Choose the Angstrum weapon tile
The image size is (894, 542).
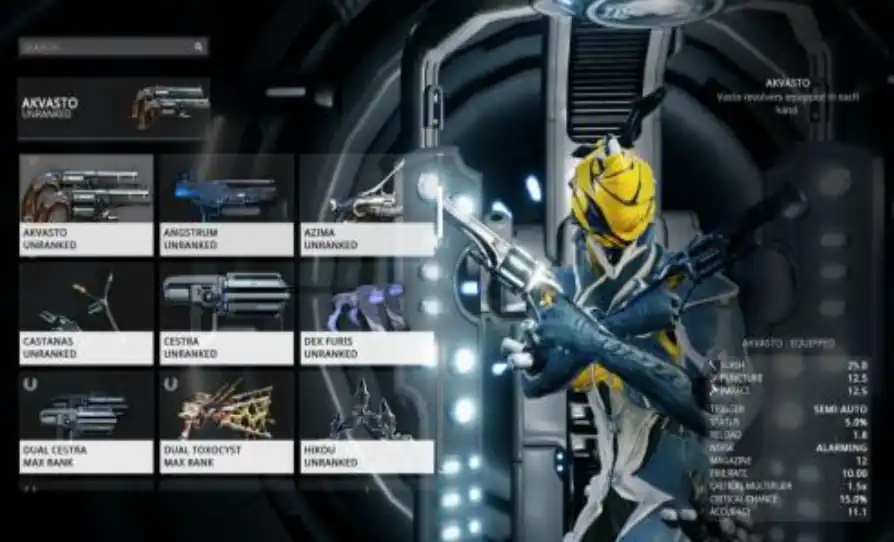point(227,204)
